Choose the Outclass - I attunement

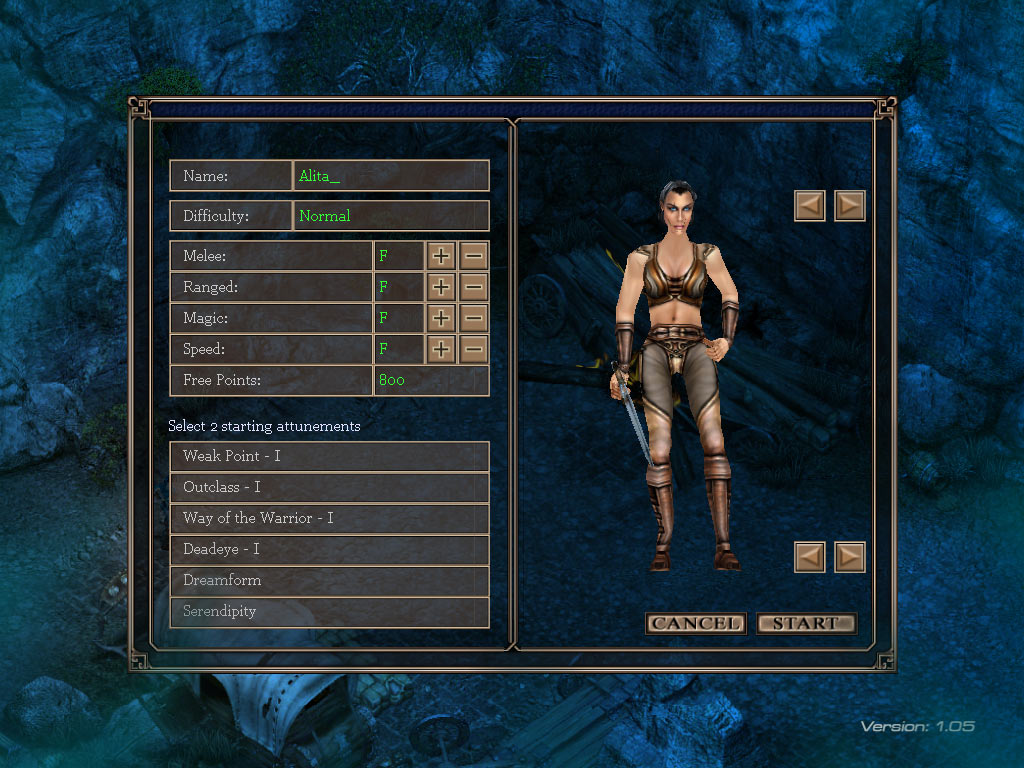[x=329, y=488]
